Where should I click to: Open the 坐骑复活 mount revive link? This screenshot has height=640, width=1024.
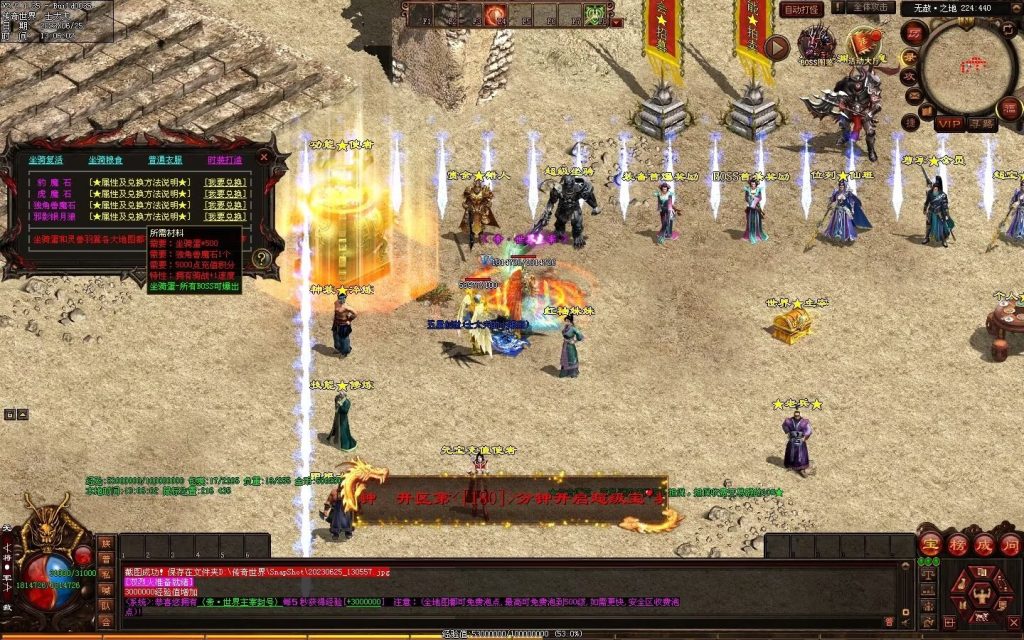coord(45,159)
